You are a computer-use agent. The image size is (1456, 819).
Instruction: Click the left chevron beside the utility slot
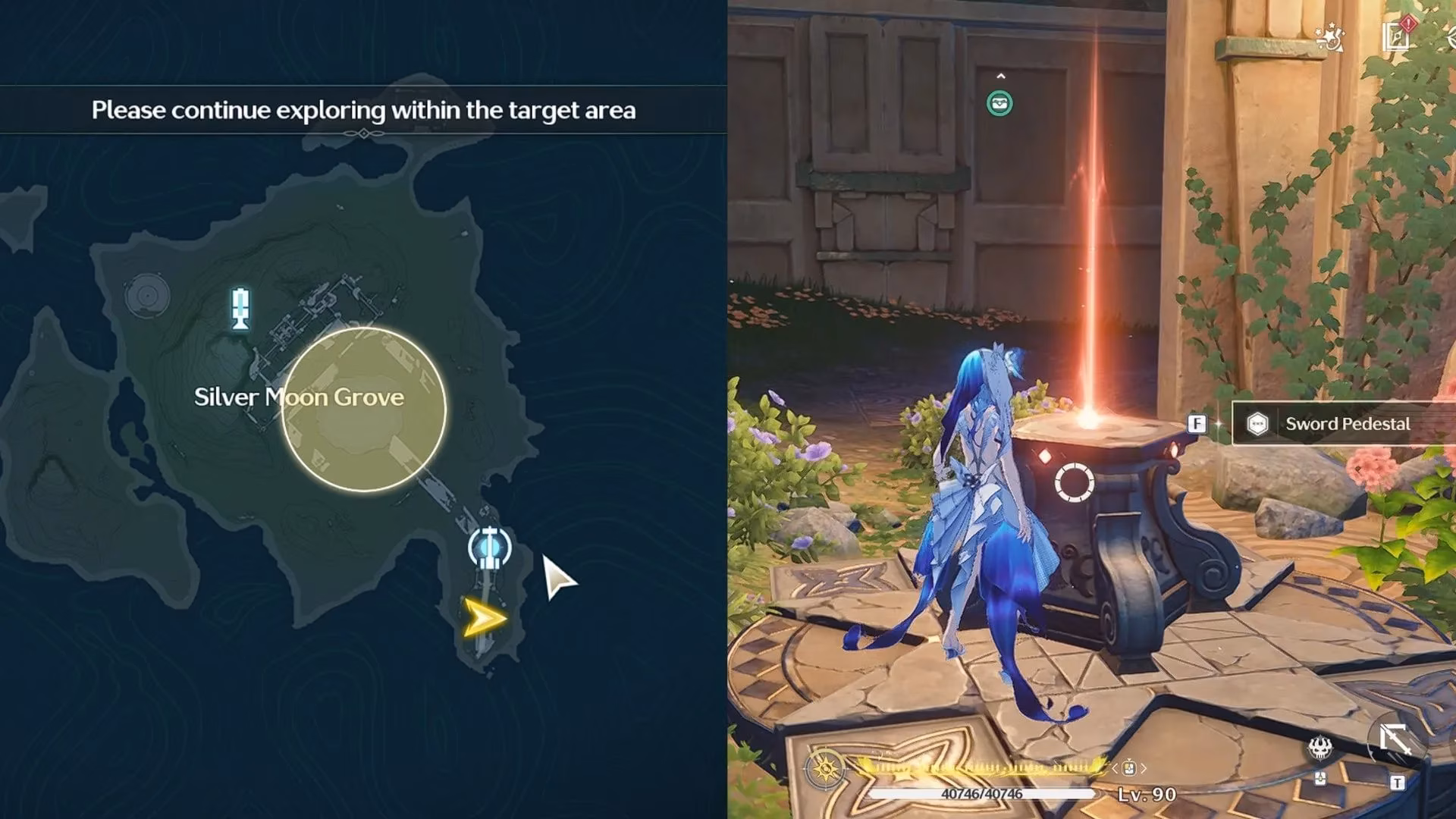point(1115,767)
